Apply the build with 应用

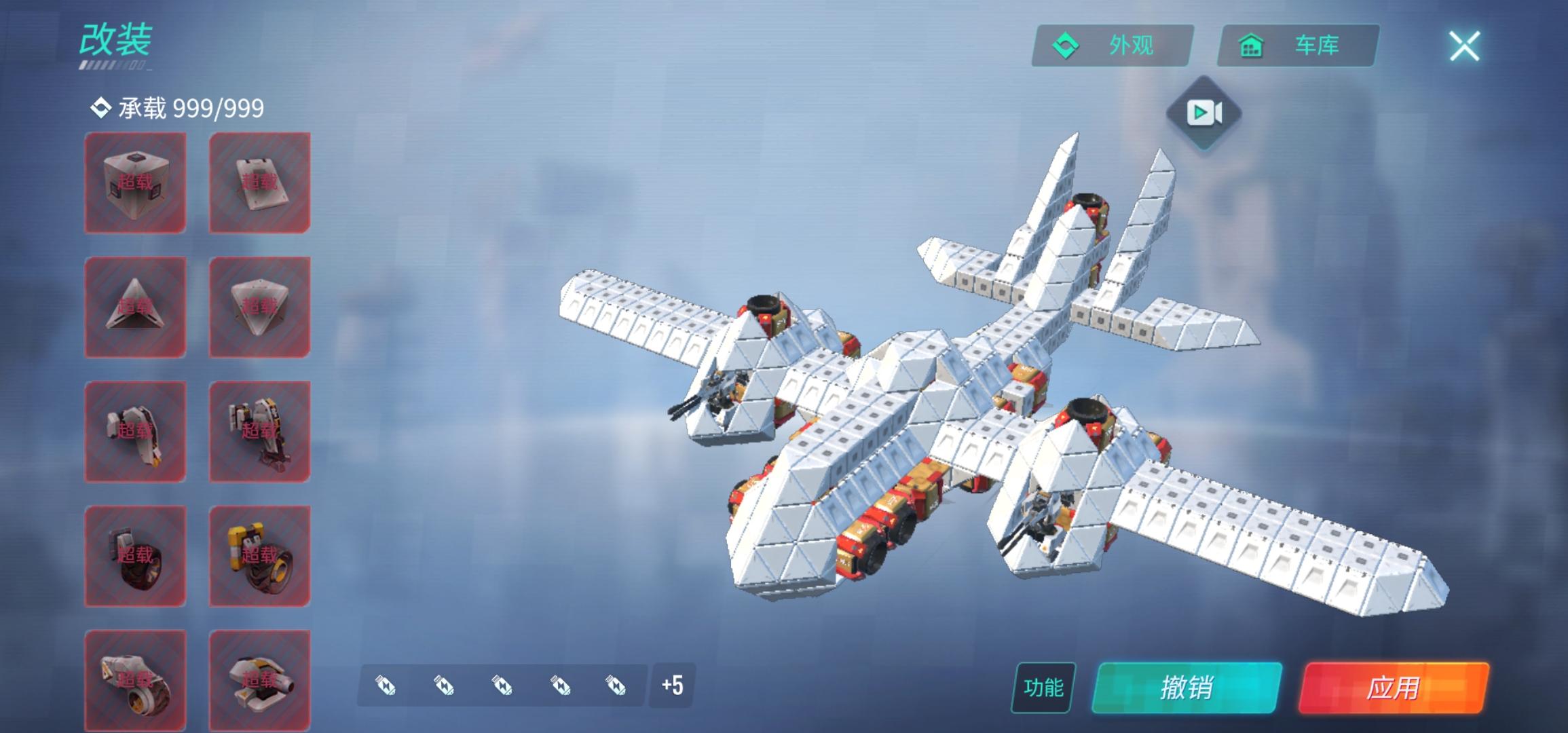click(x=1393, y=688)
